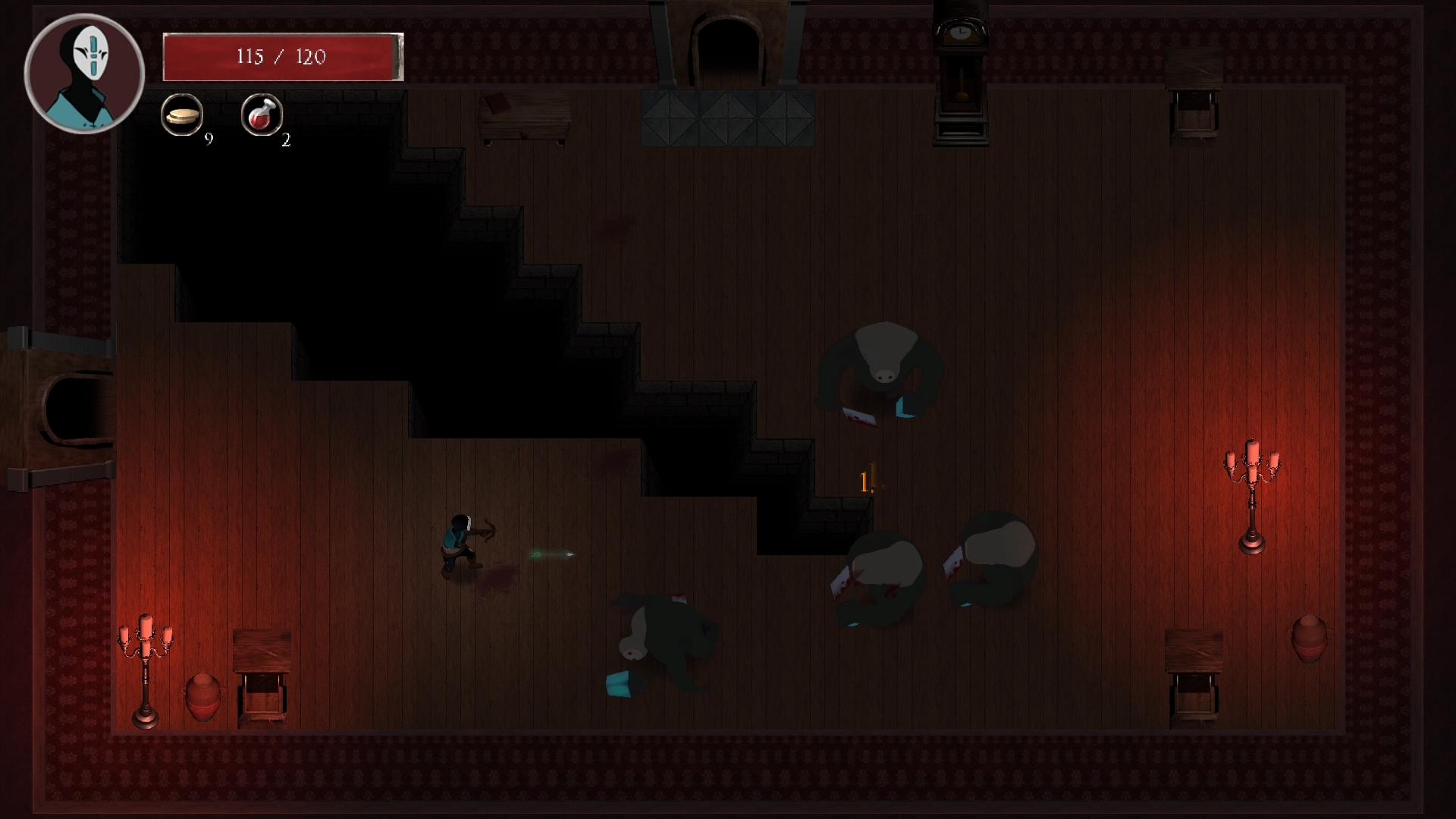Click the masked character portrait
The height and width of the screenshot is (819, 1456).
click(x=84, y=74)
